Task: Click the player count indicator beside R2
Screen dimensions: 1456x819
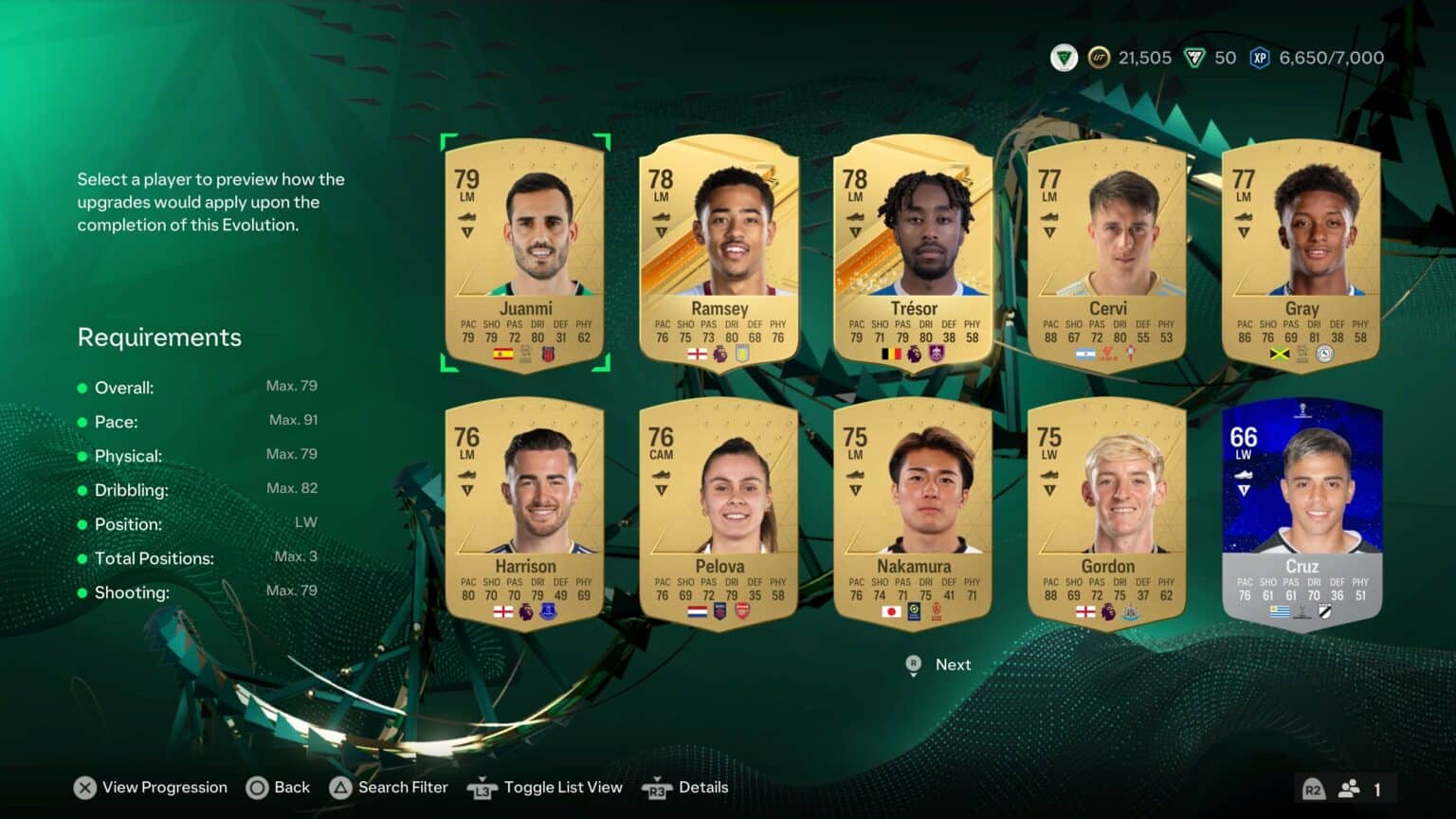Action: [x=1350, y=787]
